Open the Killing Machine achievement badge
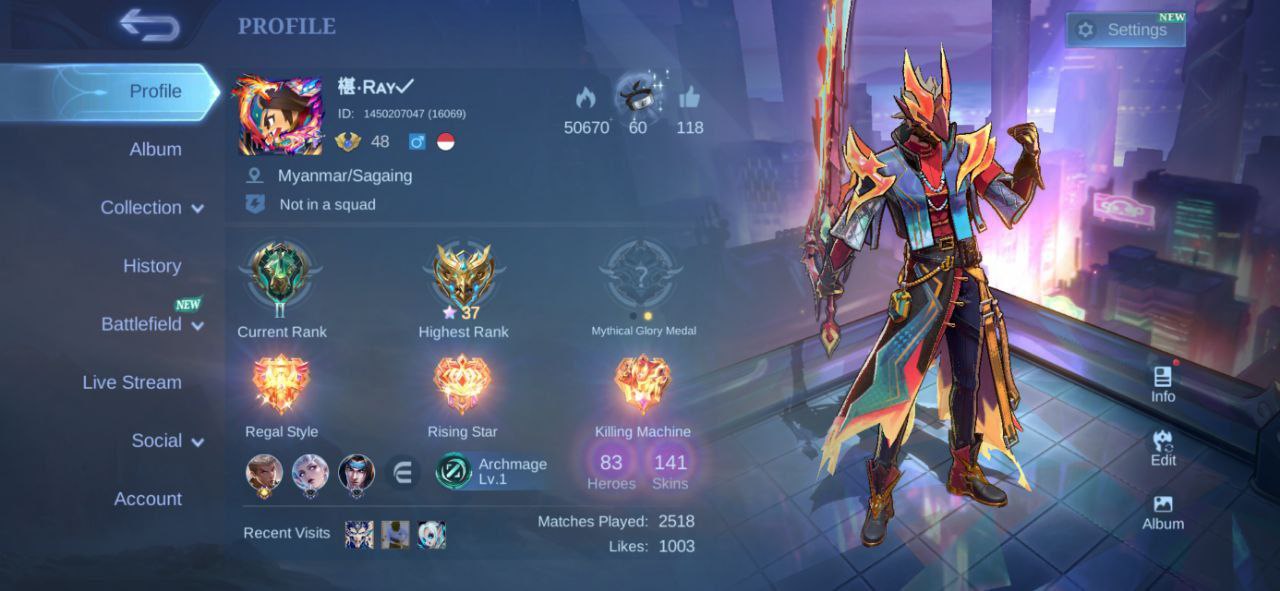Viewport: 1280px width, 591px height. click(642, 387)
